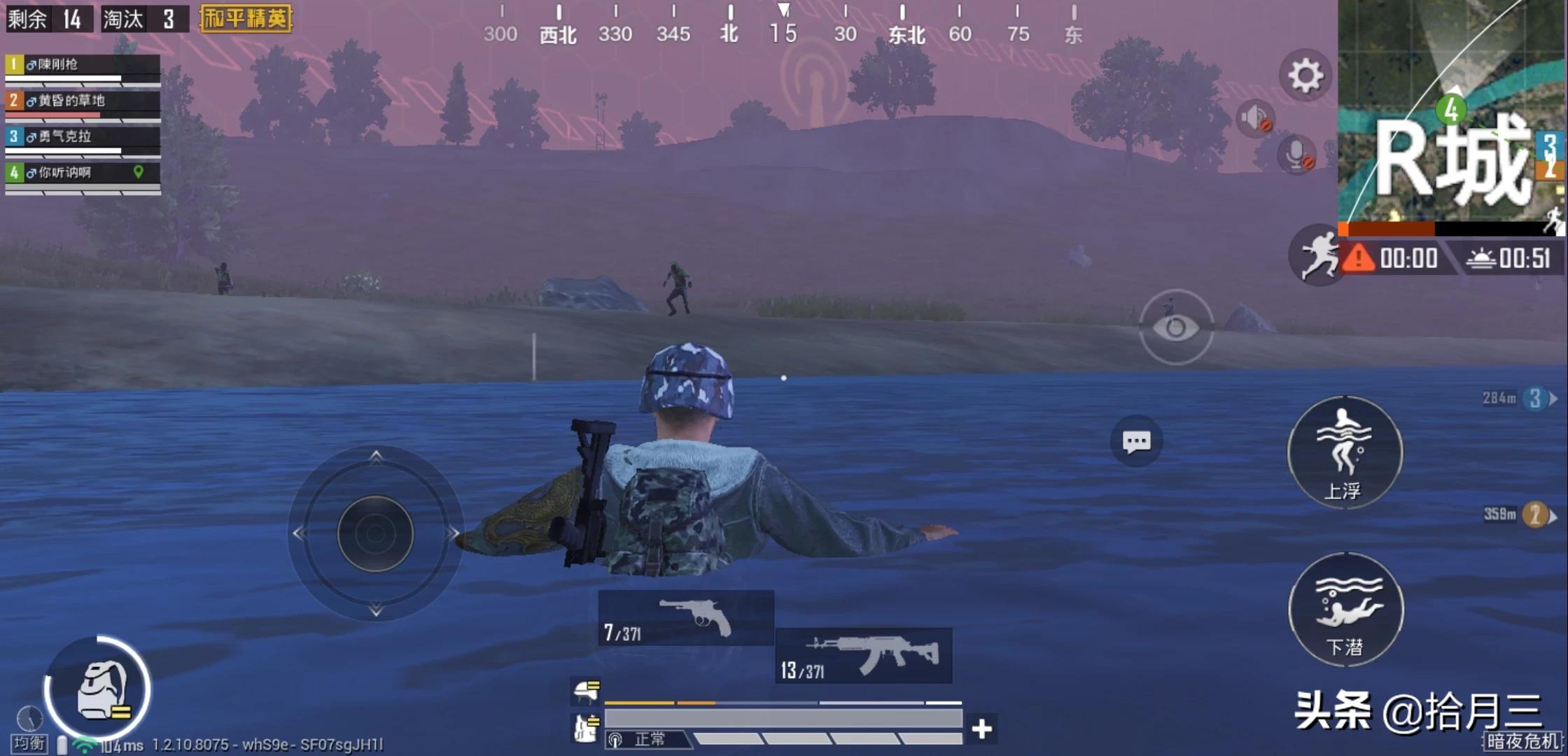Tap the 均衡 graphics mode label
Image resolution: width=1568 pixels, height=756 pixels.
pos(29,743)
